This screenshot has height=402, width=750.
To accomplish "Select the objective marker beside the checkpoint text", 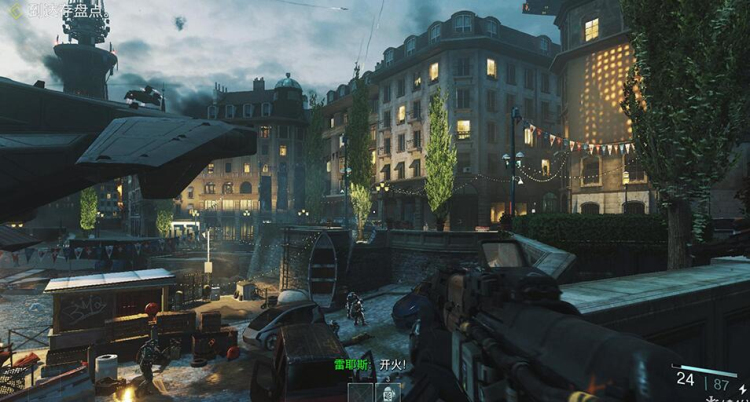I will [14, 14].
